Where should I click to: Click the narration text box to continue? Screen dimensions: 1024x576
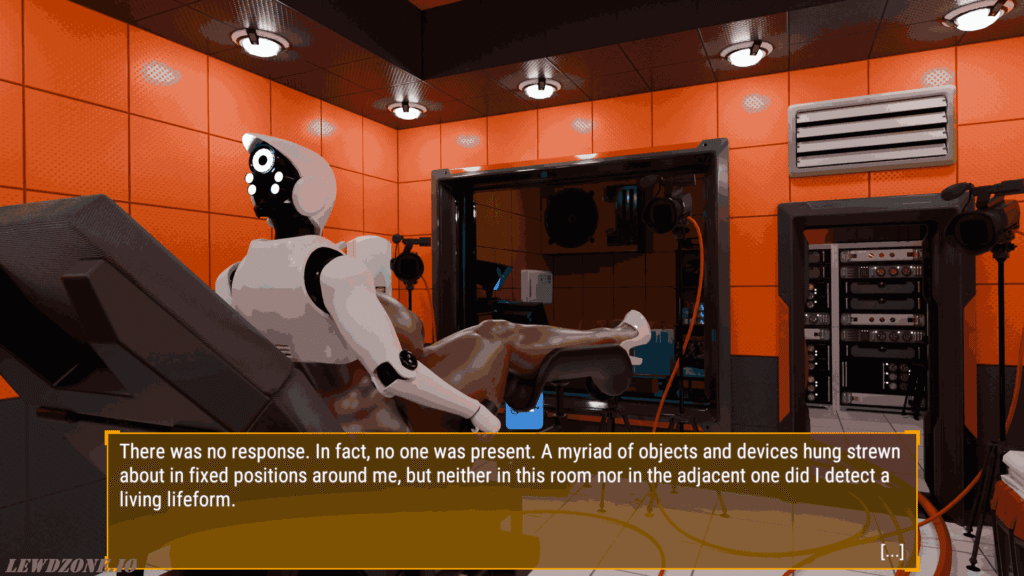tap(511, 500)
